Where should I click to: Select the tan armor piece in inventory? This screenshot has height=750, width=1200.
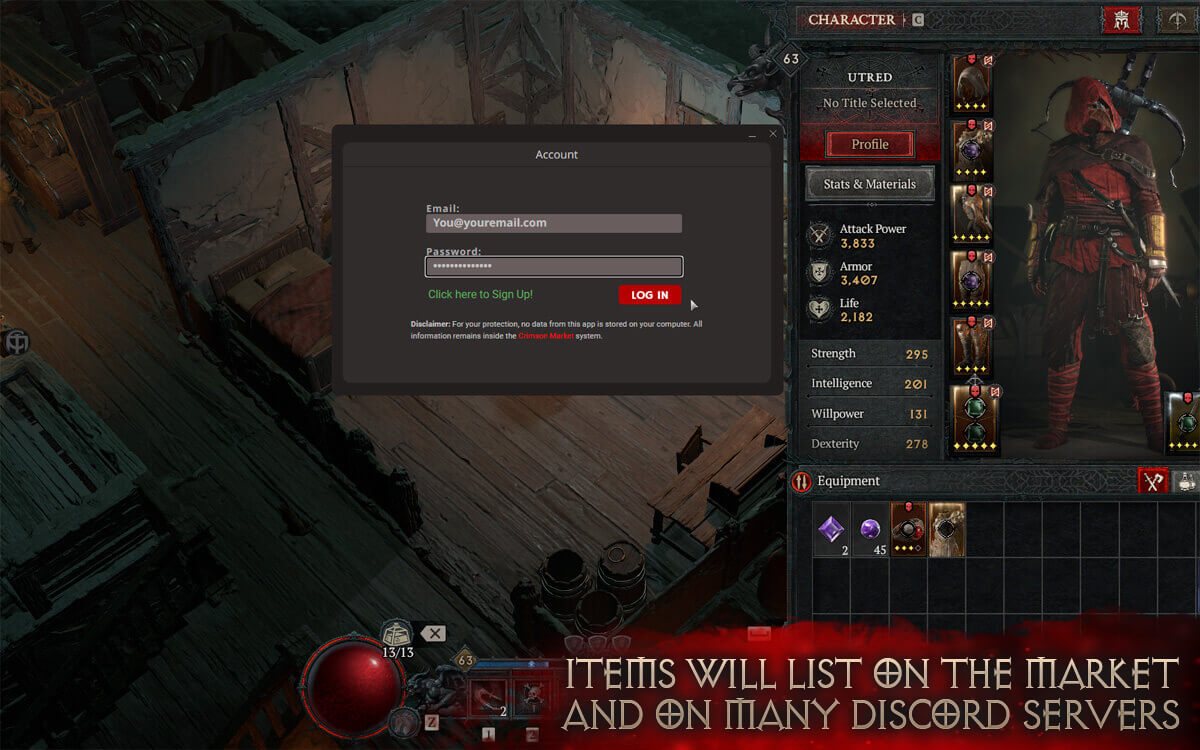coord(946,529)
